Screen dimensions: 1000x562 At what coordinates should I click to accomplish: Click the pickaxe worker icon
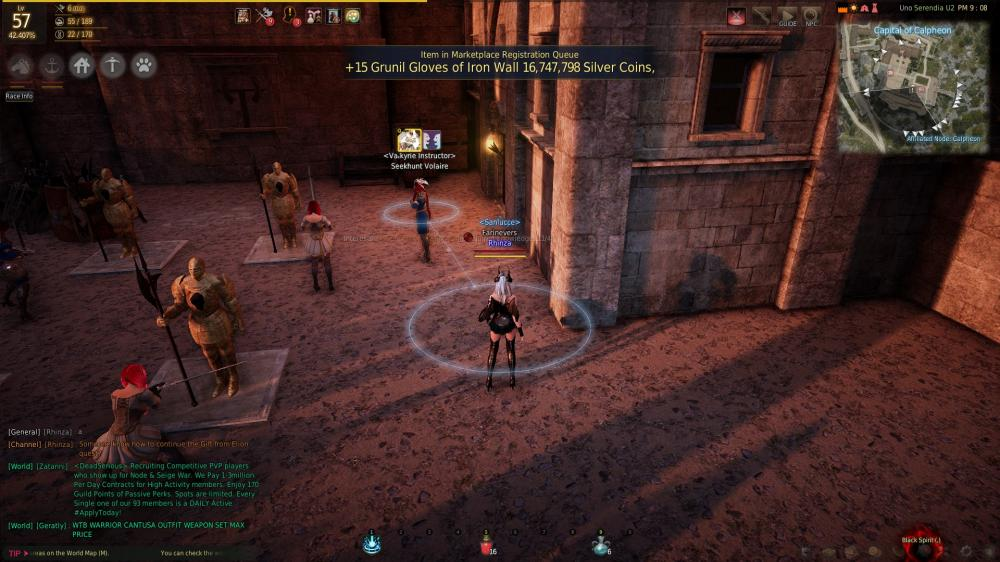(113, 66)
